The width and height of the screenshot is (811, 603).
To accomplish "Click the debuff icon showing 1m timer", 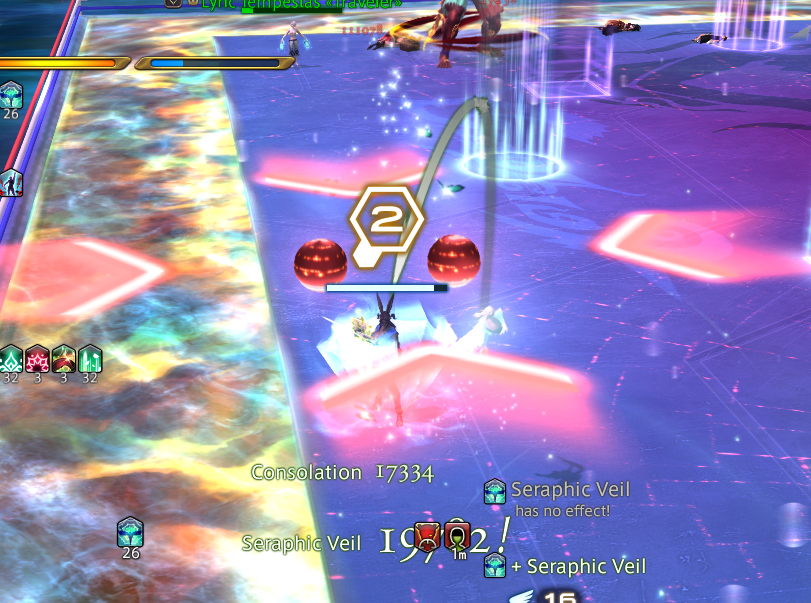I will tap(457, 535).
